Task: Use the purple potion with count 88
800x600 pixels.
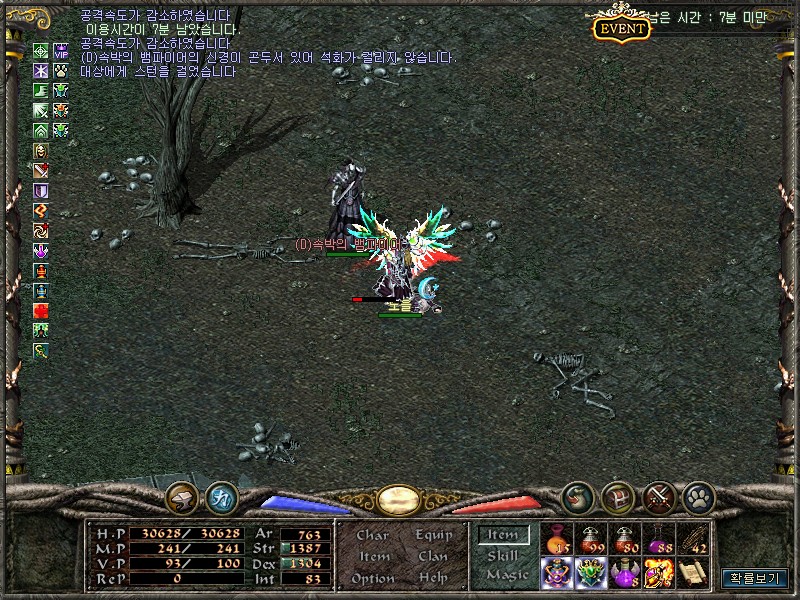Action: [x=658, y=539]
